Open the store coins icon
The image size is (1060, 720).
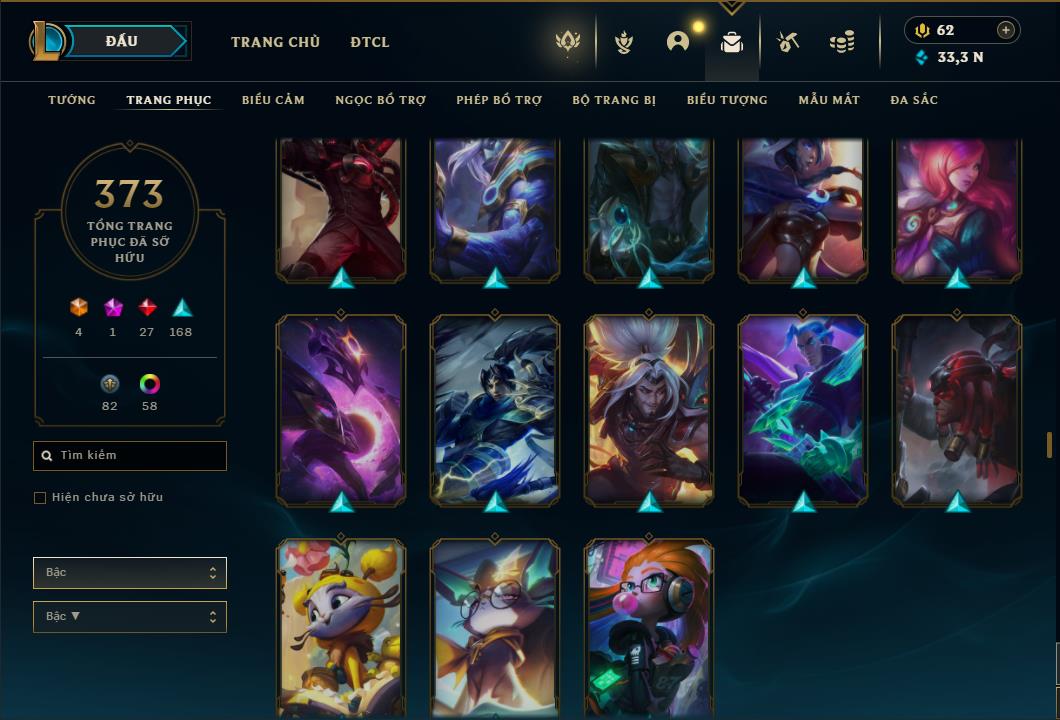point(842,42)
